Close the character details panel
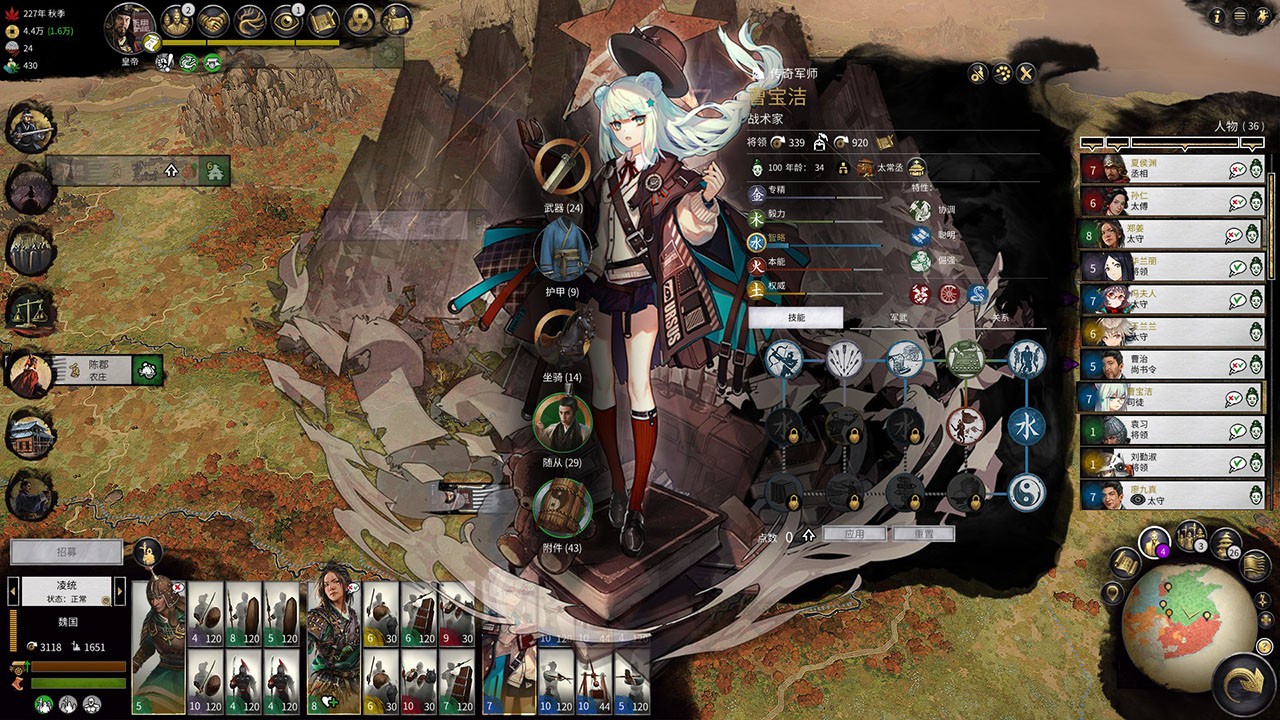The width and height of the screenshot is (1280, 720). [1026, 73]
